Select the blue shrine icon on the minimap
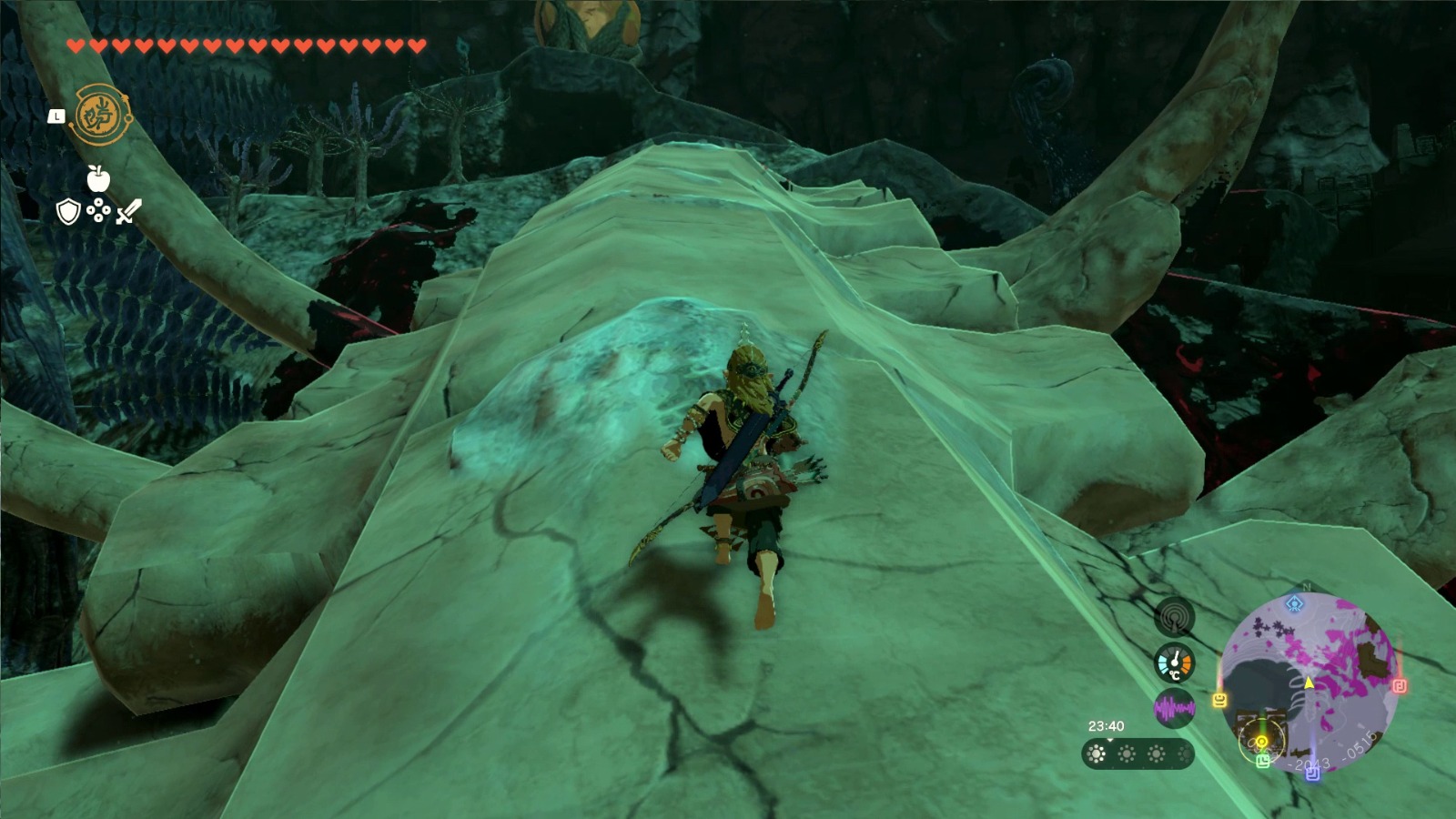 (x=1293, y=605)
